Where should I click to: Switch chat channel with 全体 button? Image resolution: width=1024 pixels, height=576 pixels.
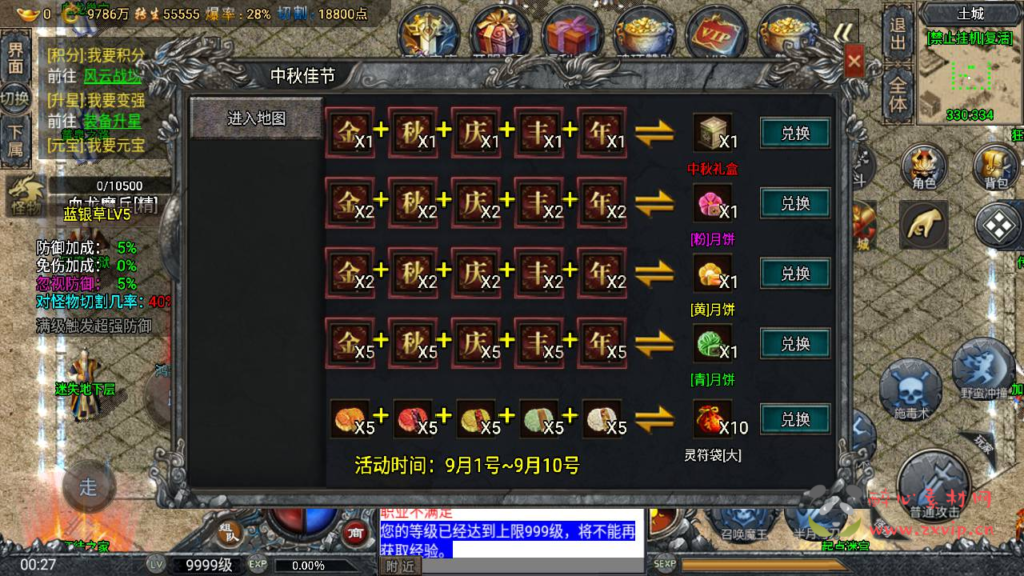point(897,93)
